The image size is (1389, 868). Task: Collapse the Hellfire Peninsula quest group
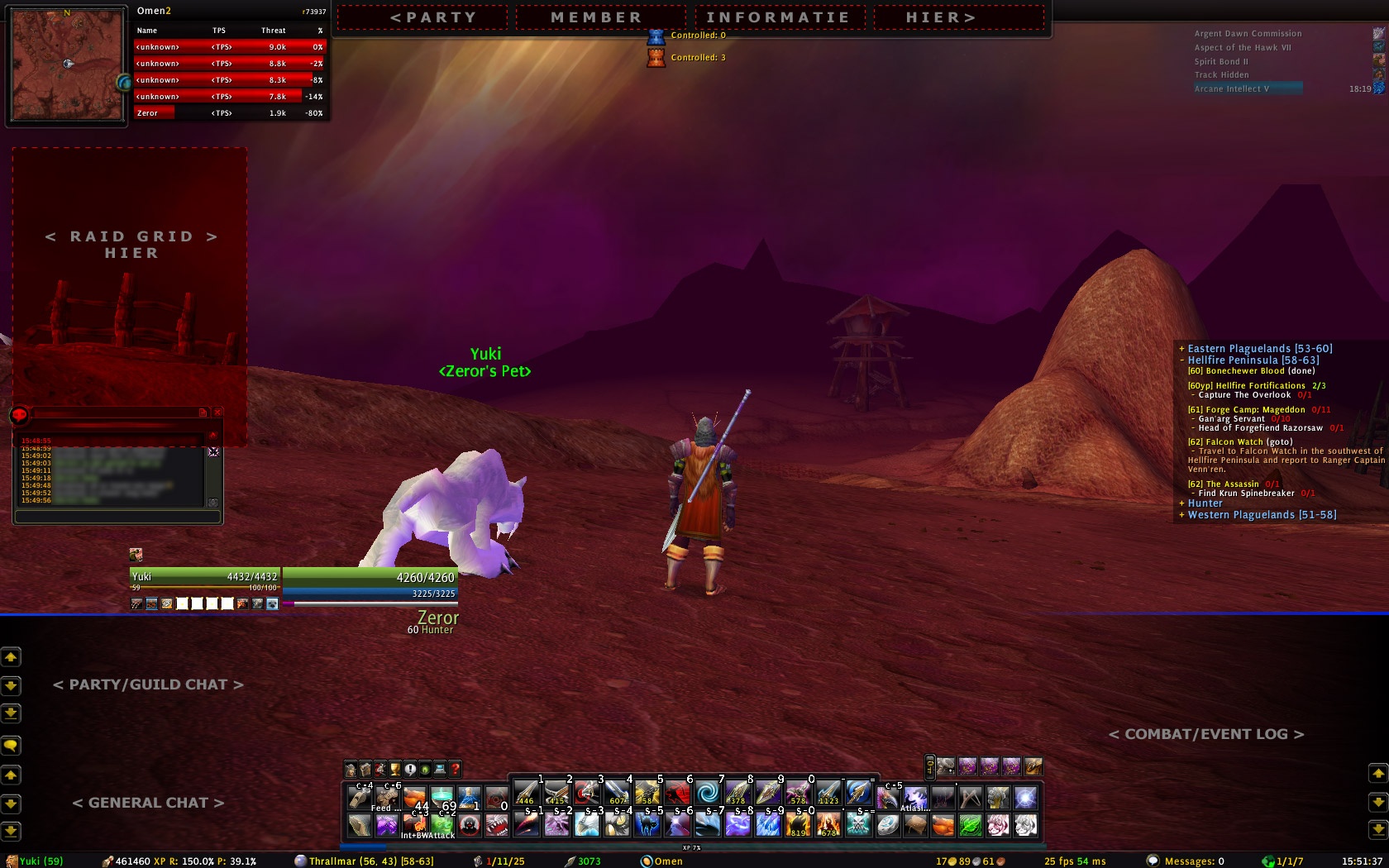[x=1181, y=360]
